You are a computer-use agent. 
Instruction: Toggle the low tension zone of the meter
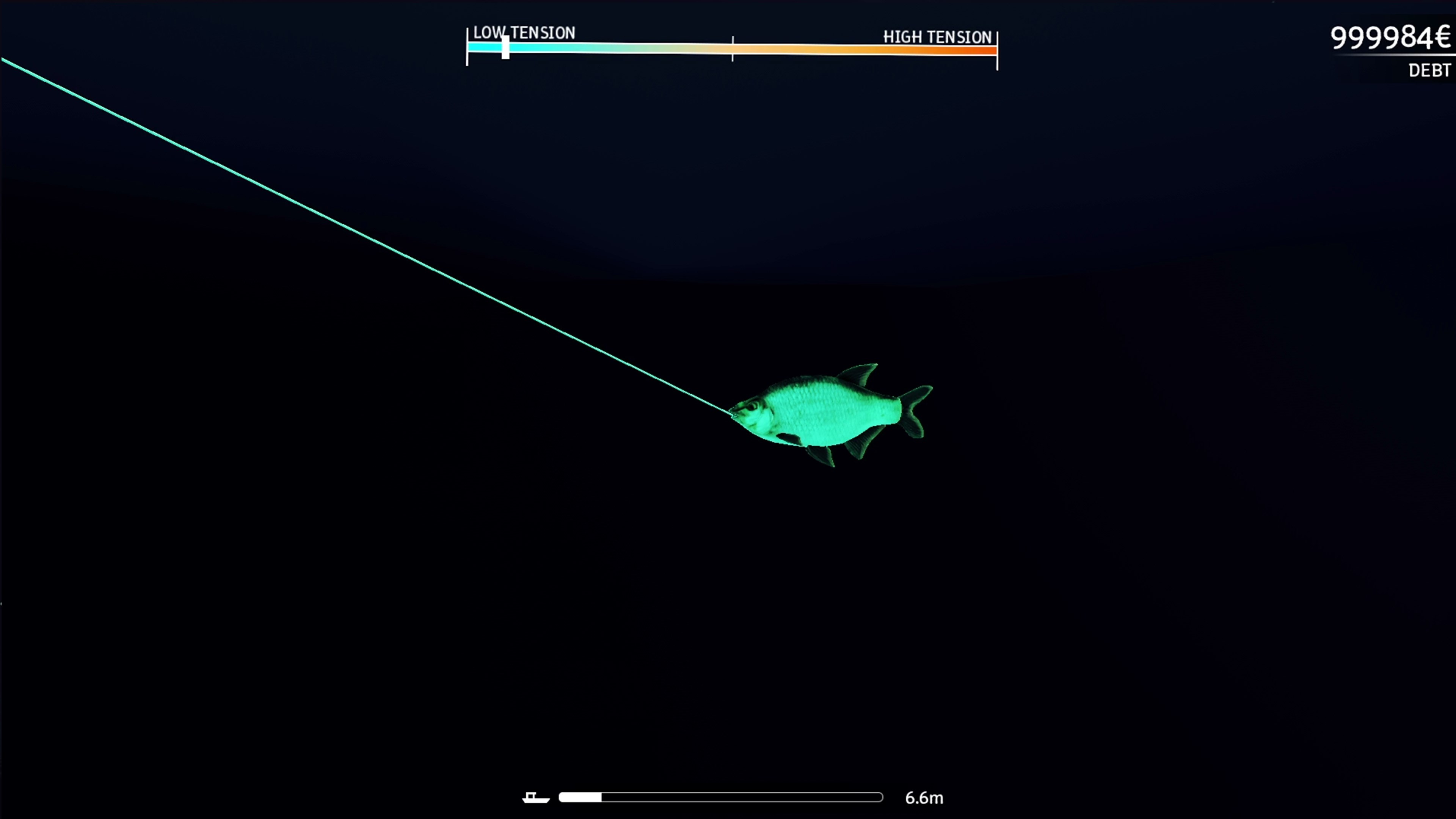click(x=593, y=50)
